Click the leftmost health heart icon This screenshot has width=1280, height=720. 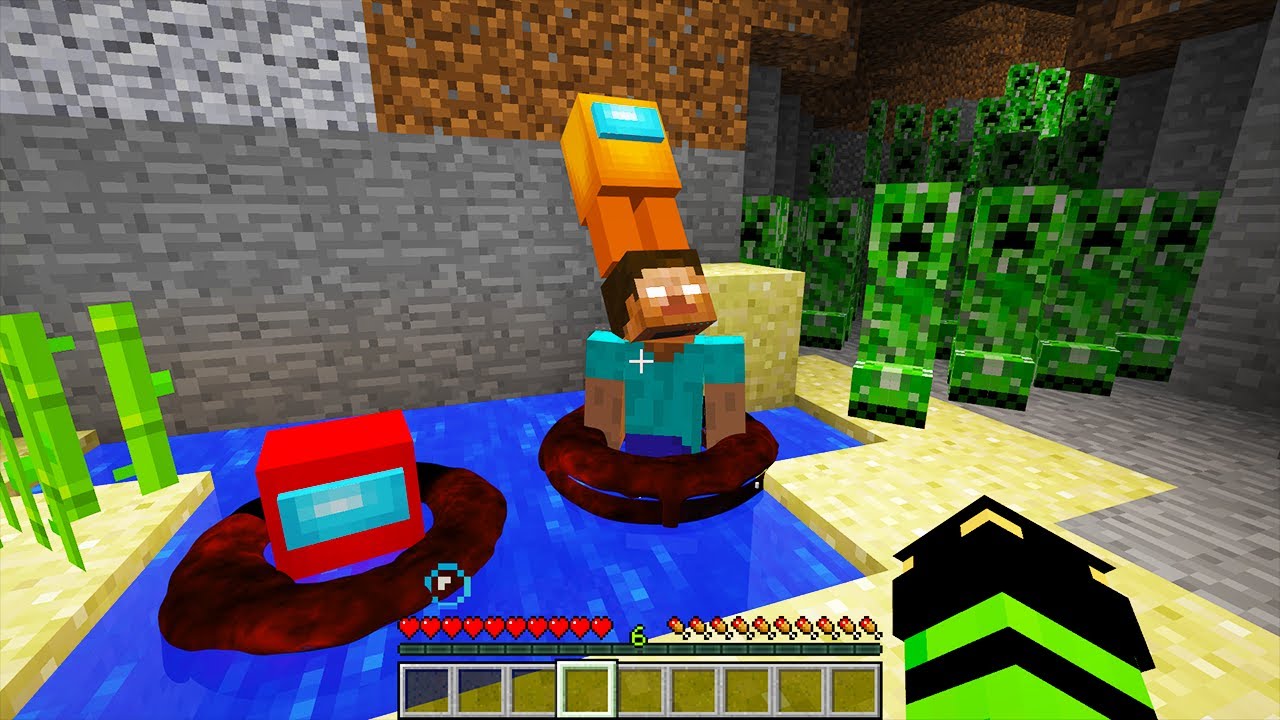point(410,624)
